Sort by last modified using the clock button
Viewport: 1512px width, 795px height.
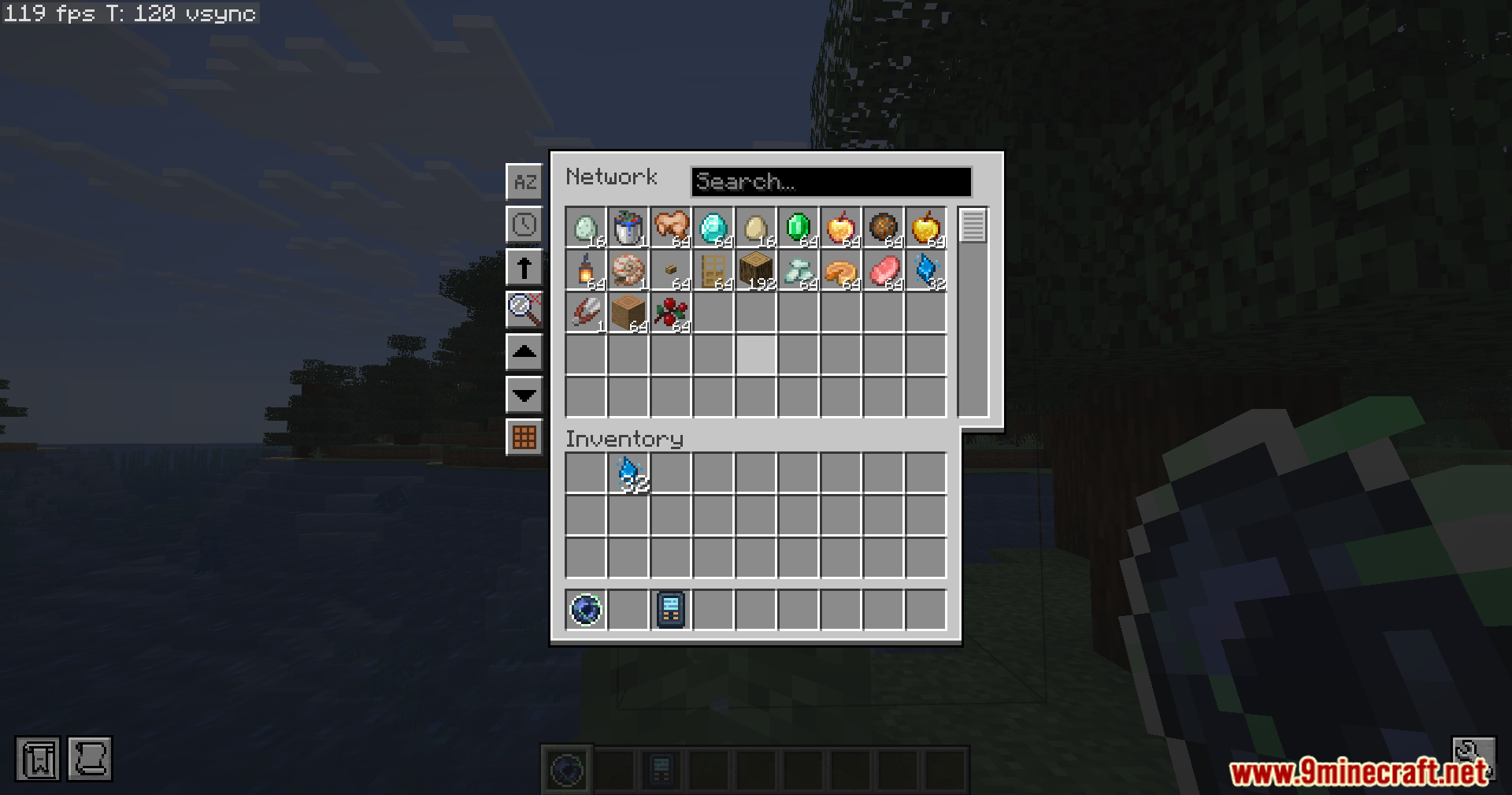(524, 225)
